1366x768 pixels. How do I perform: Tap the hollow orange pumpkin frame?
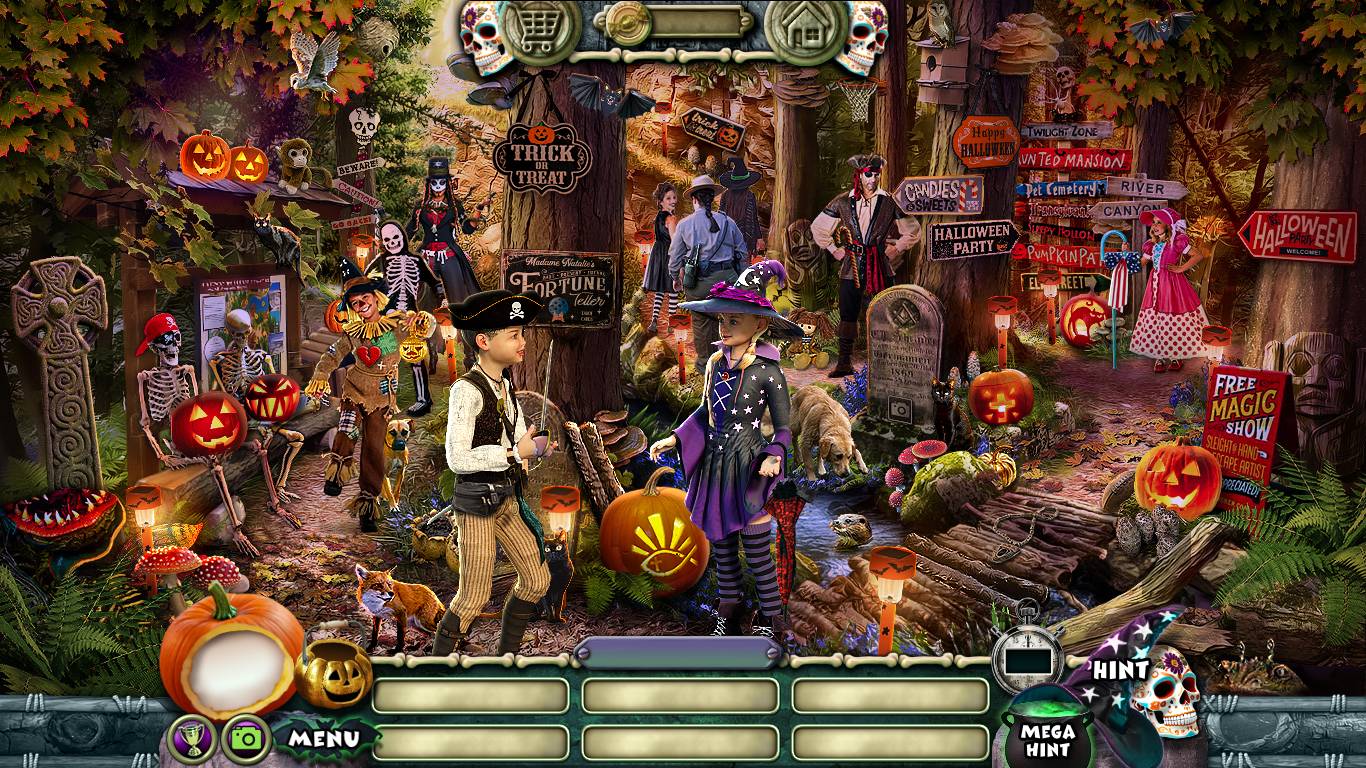229,654
